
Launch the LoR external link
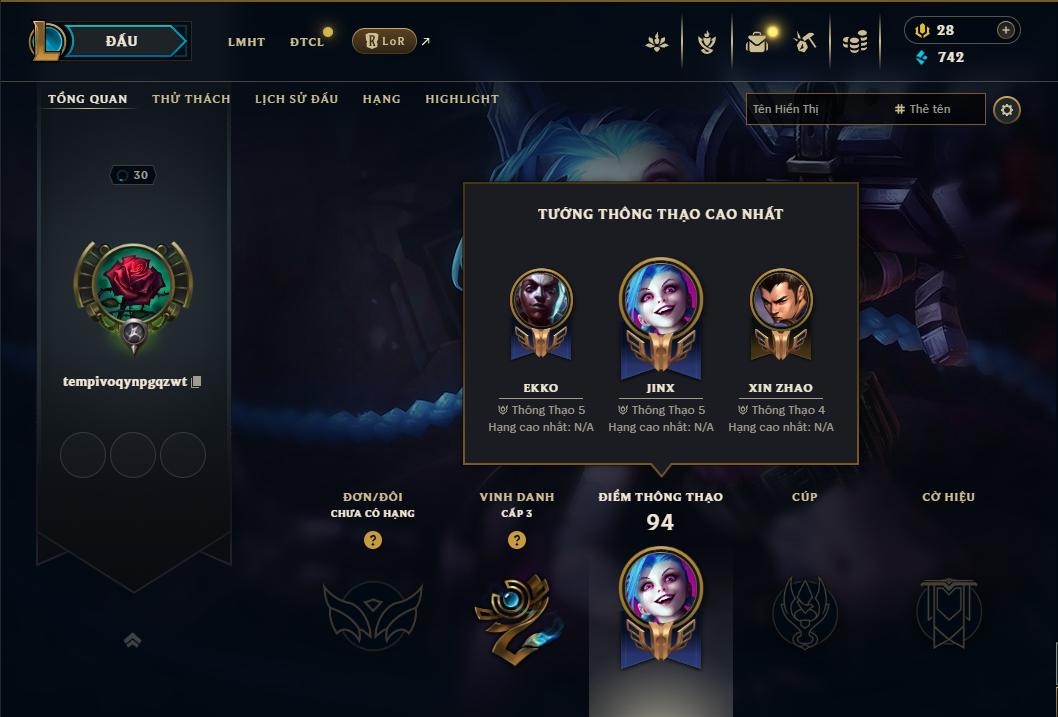tap(386, 41)
